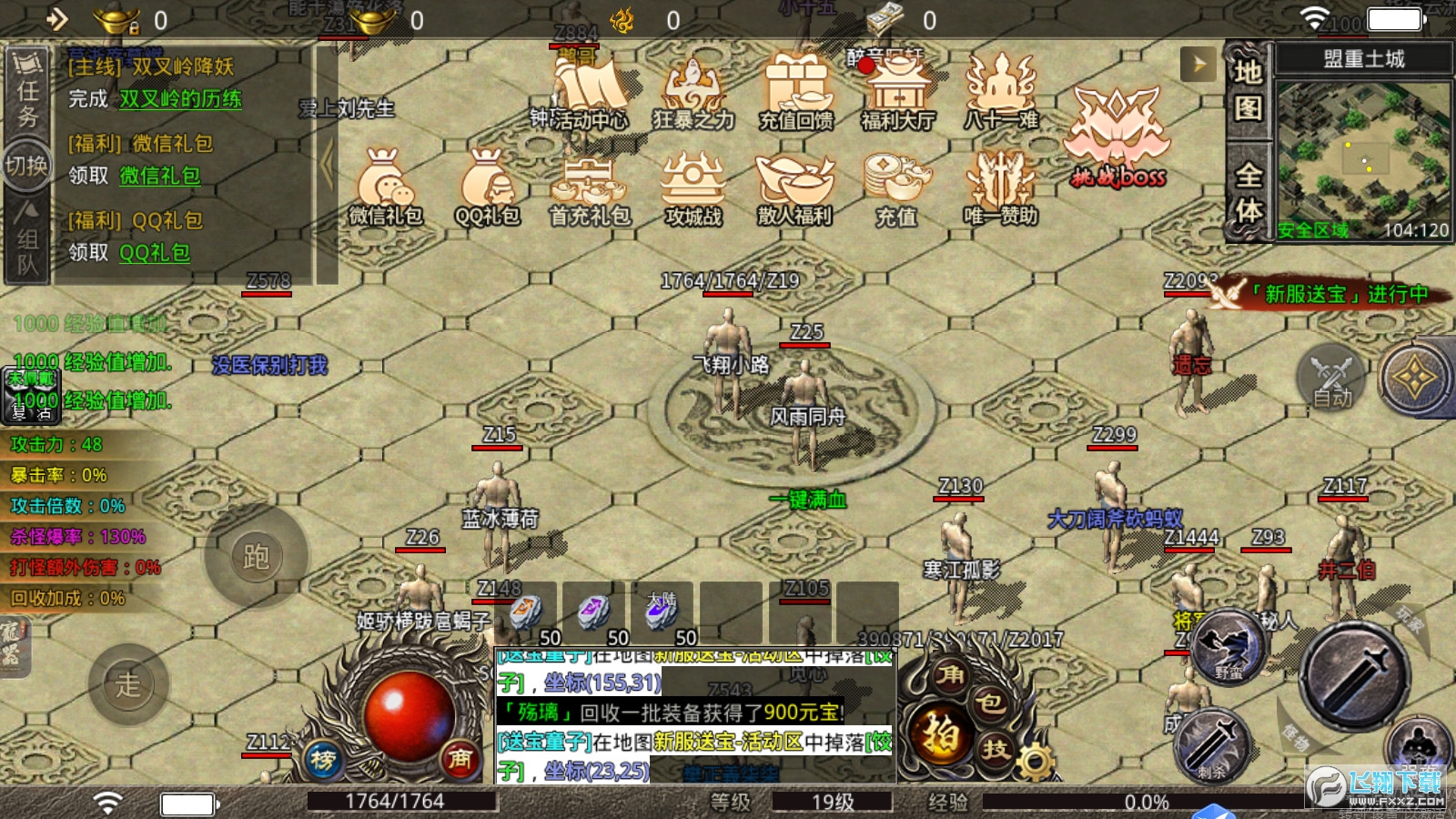The width and height of the screenshot is (1456, 819).
Task: Challenge the boss via 挑战boss icon
Action: tap(1117, 138)
